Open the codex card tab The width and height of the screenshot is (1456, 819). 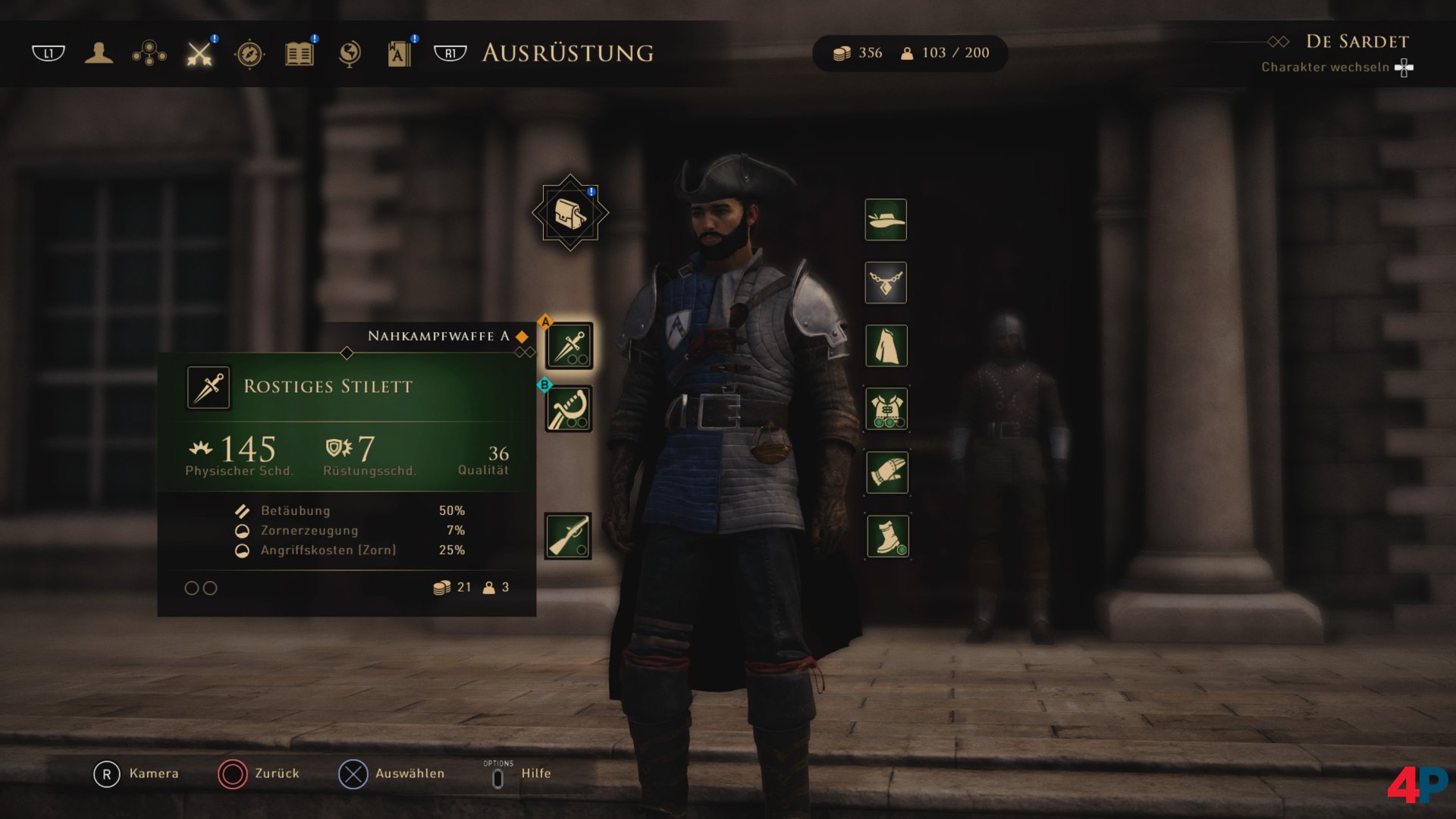[x=399, y=54]
